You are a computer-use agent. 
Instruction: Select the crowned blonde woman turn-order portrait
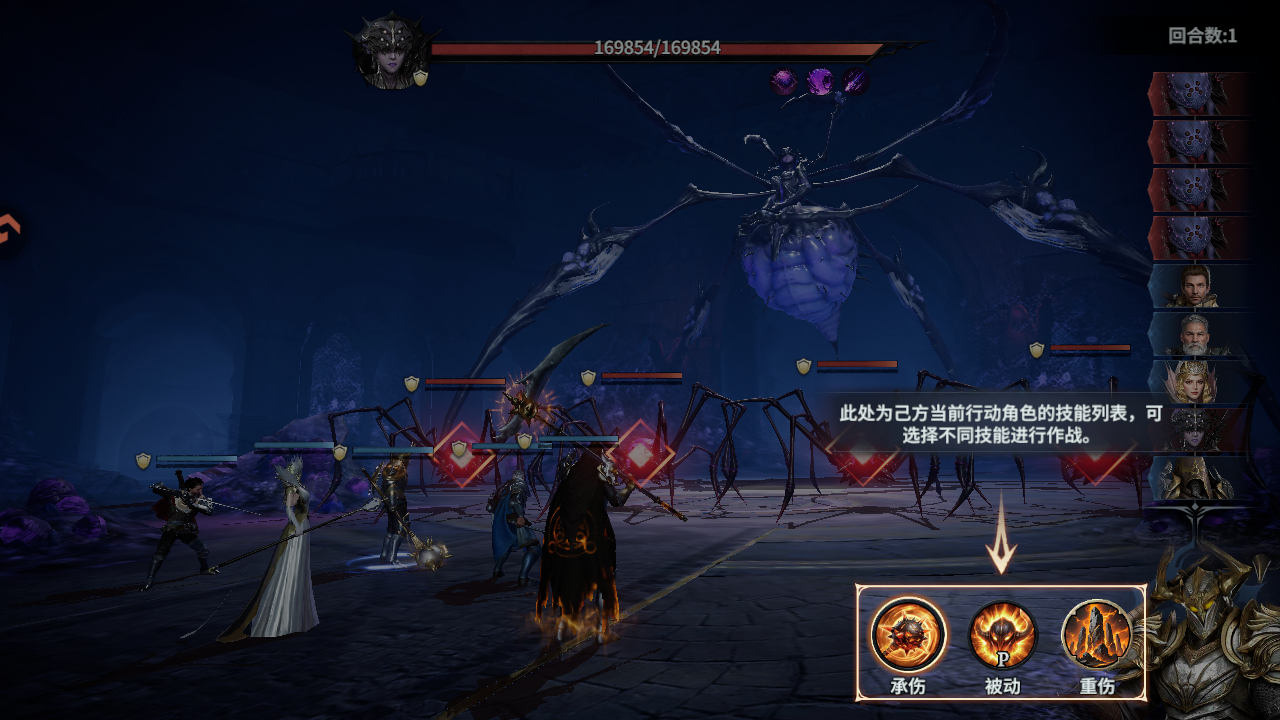(1196, 382)
